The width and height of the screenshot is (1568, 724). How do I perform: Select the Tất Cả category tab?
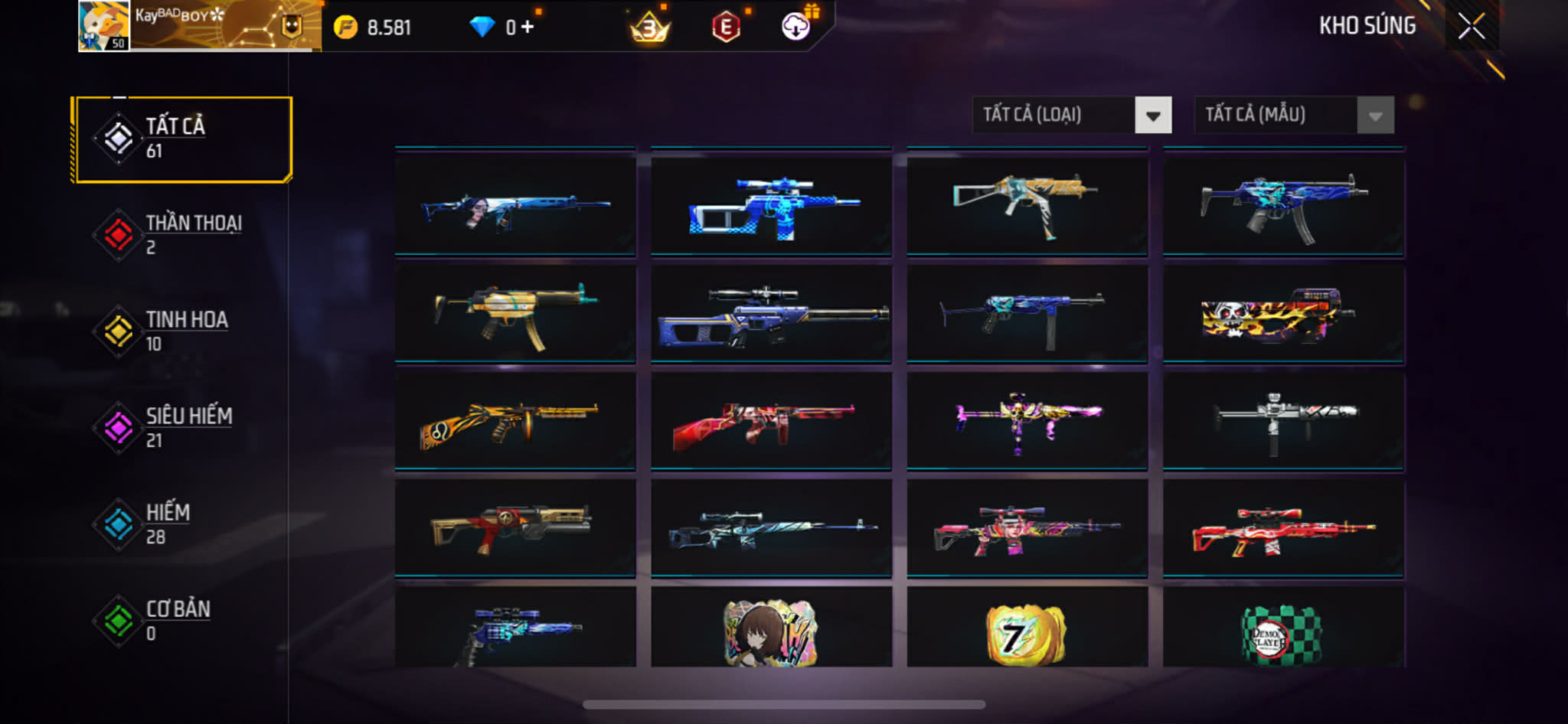pyautogui.click(x=182, y=139)
